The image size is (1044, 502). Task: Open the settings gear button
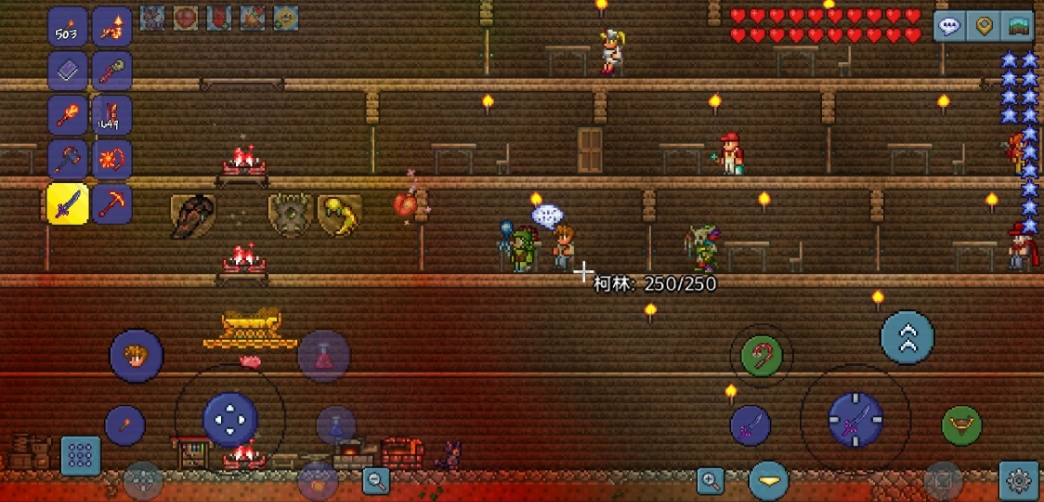[x=1019, y=481]
